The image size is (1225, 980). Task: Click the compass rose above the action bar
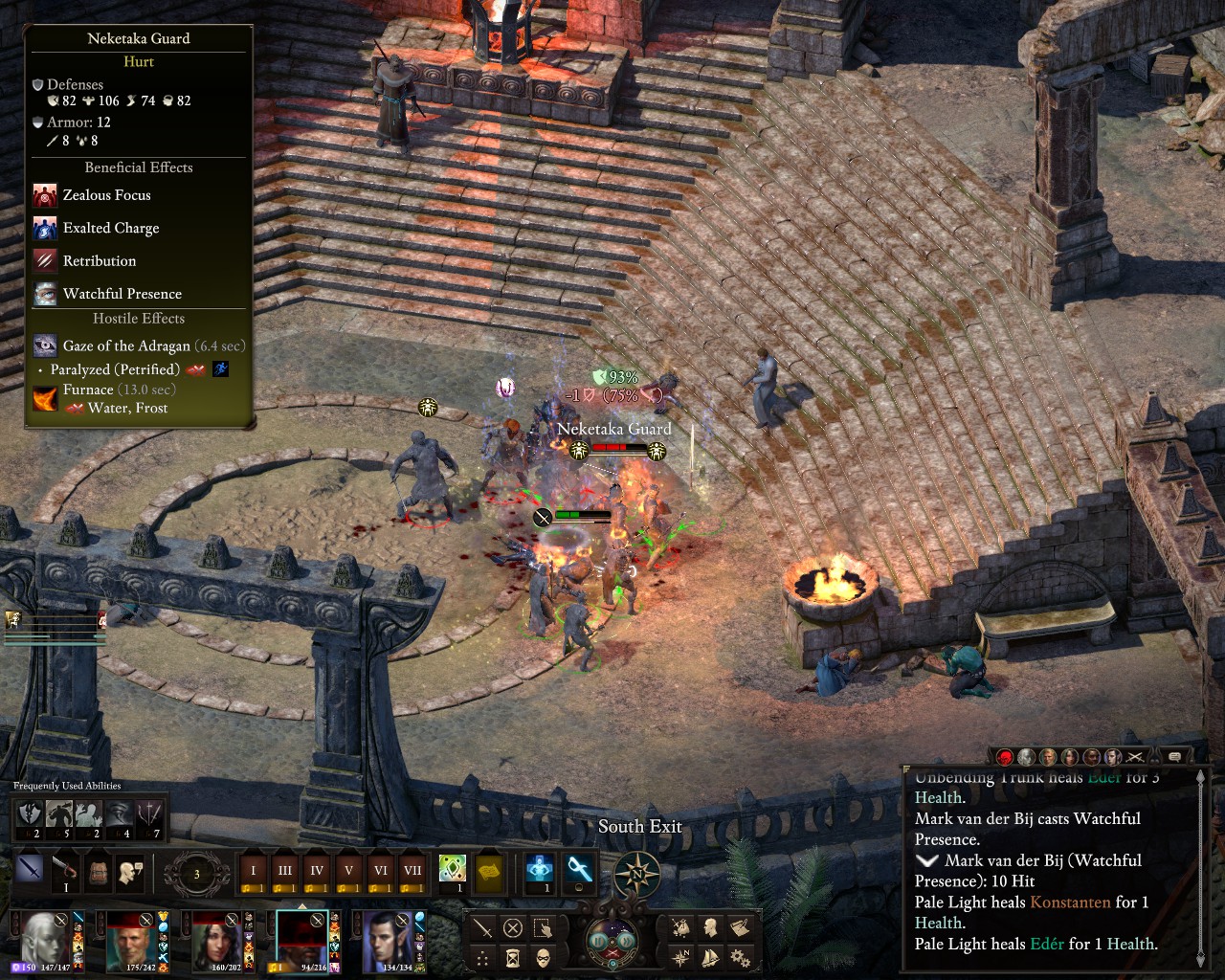pyautogui.click(x=636, y=874)
